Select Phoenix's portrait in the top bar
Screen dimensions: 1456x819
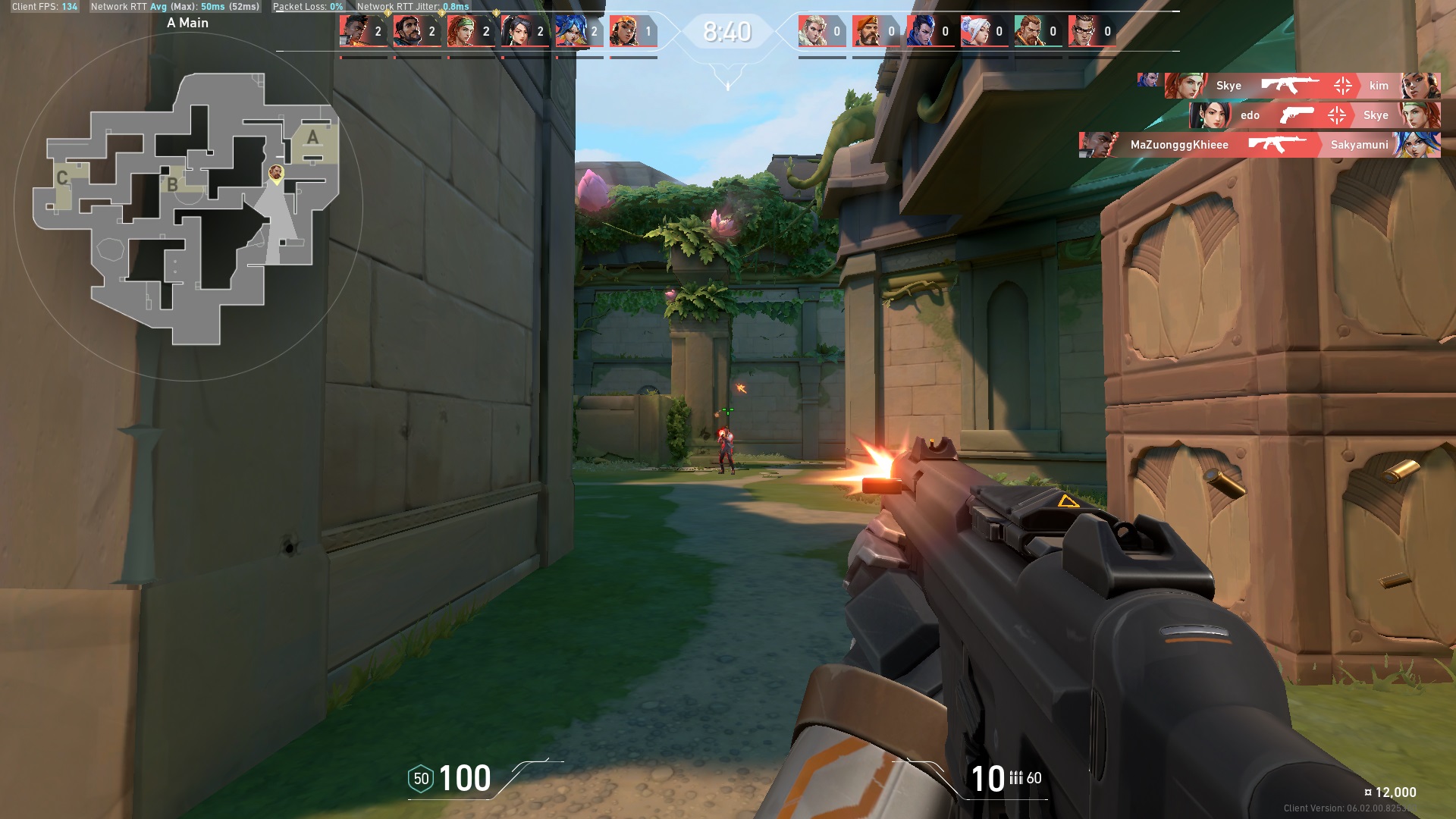[x=354, y=31]
